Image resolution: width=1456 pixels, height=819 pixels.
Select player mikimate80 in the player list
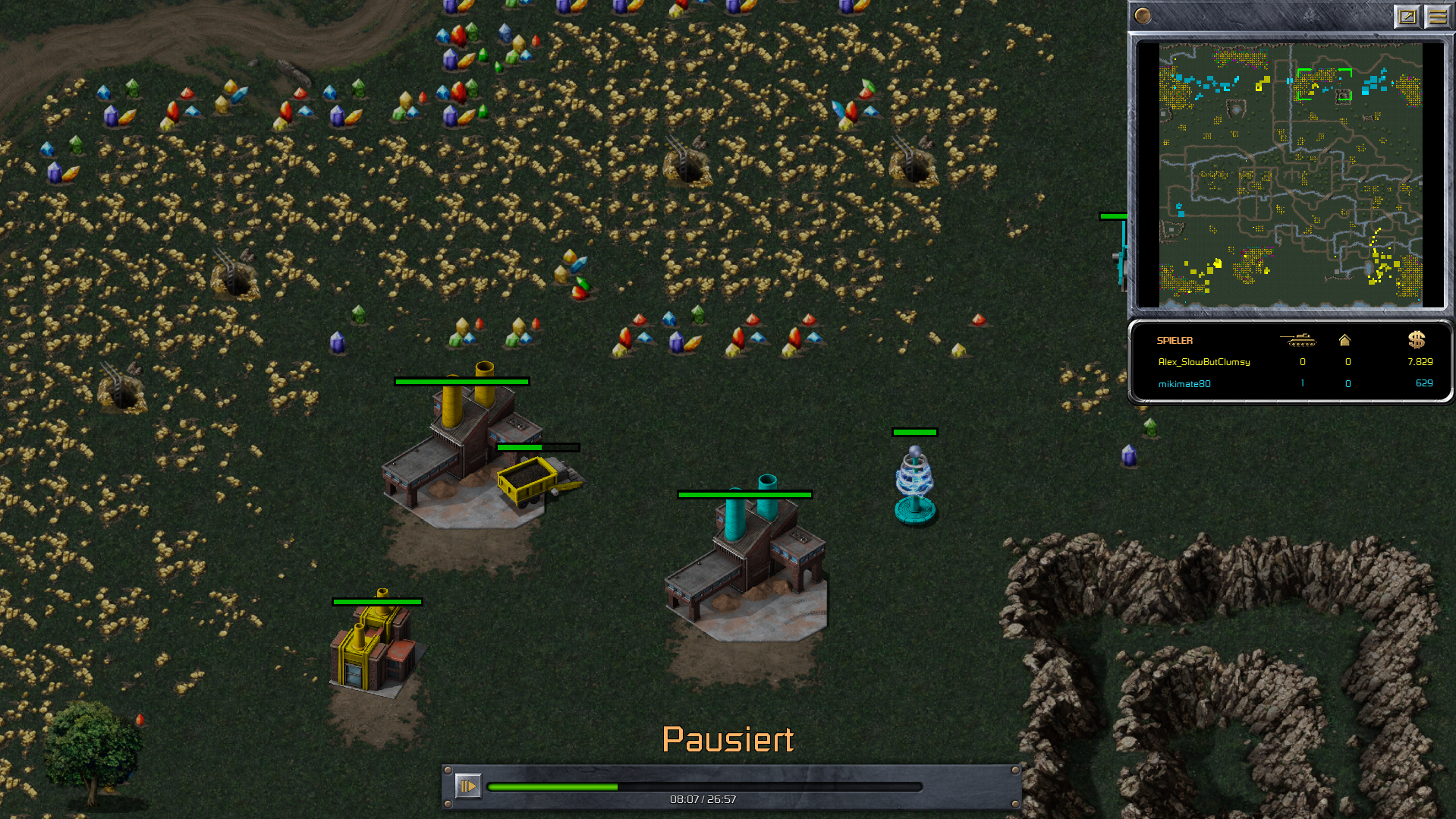pos(1184,384)
